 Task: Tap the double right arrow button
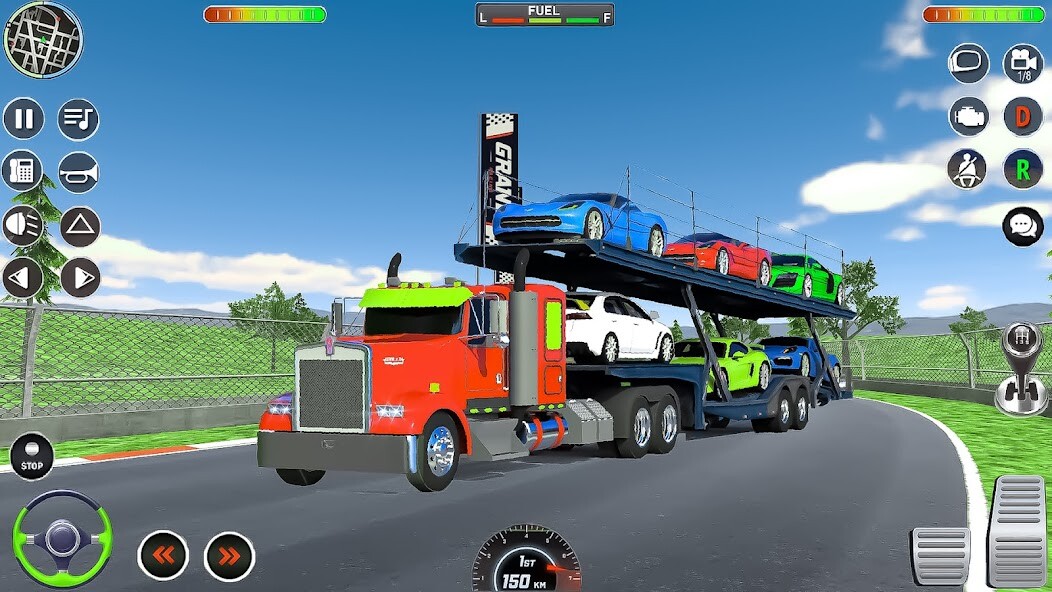click(229, 556)
